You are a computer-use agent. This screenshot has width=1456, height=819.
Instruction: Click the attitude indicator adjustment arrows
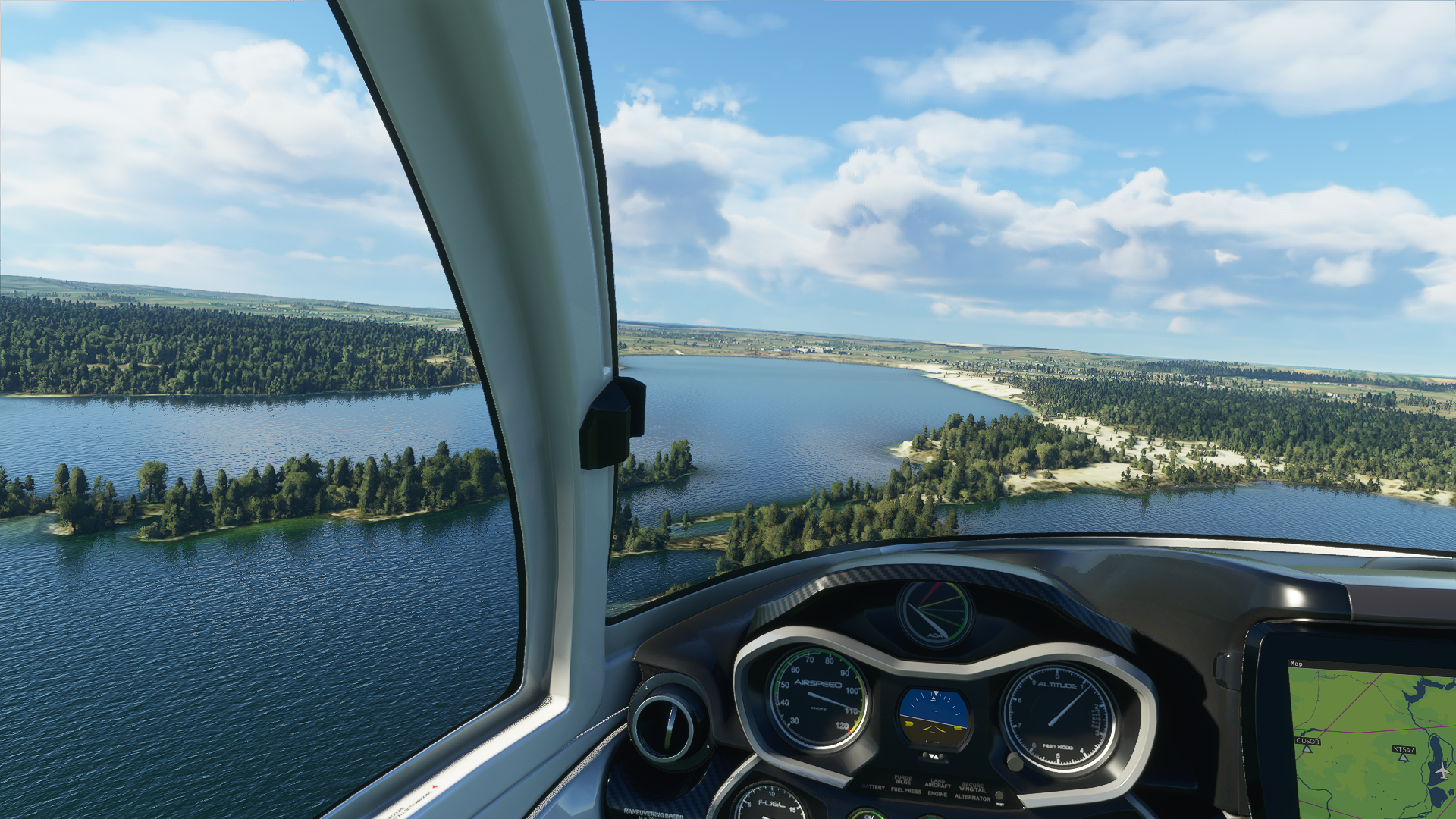coord(934,756)
